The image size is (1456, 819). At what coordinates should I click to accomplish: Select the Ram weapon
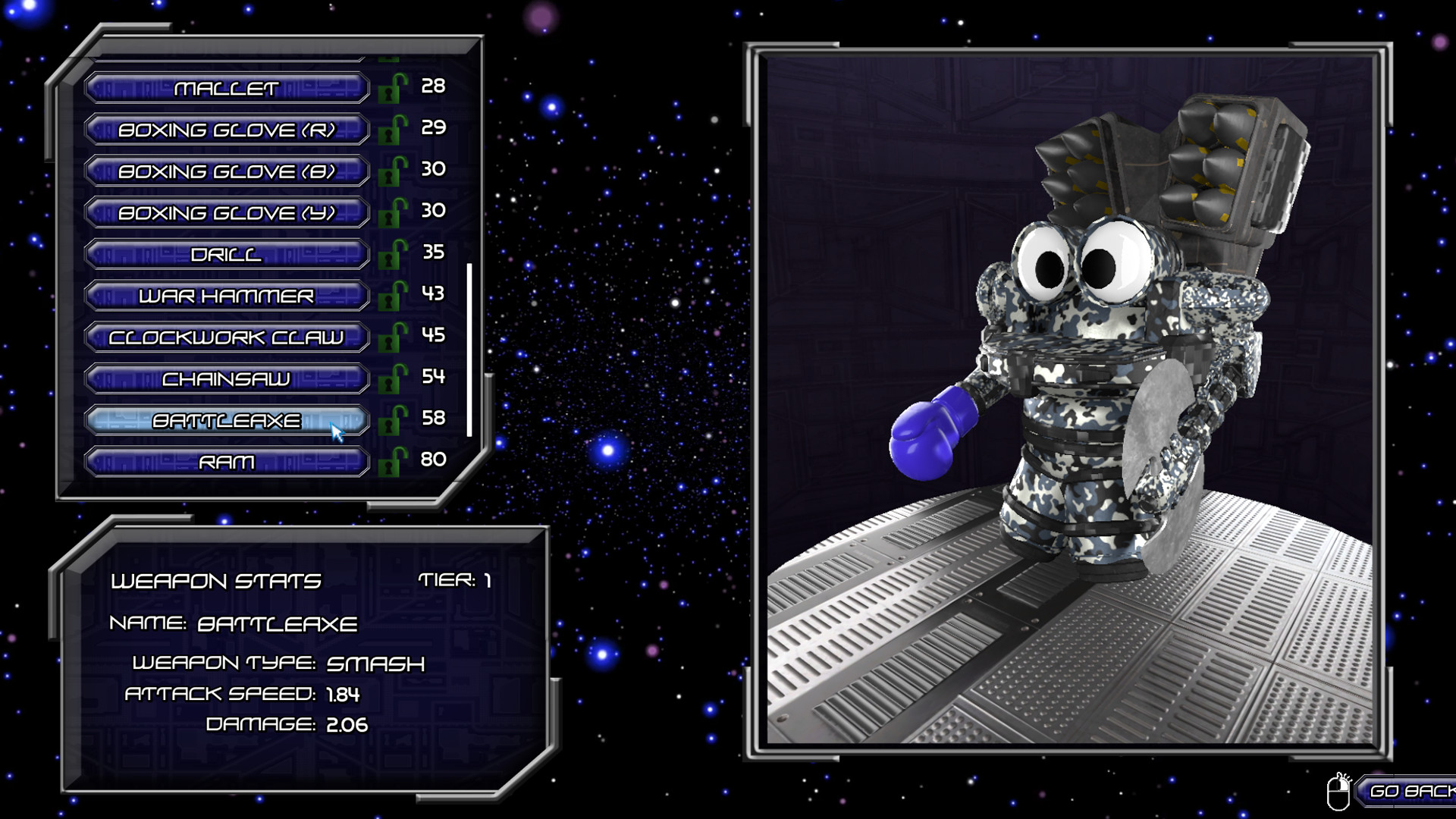pos(227,461)
